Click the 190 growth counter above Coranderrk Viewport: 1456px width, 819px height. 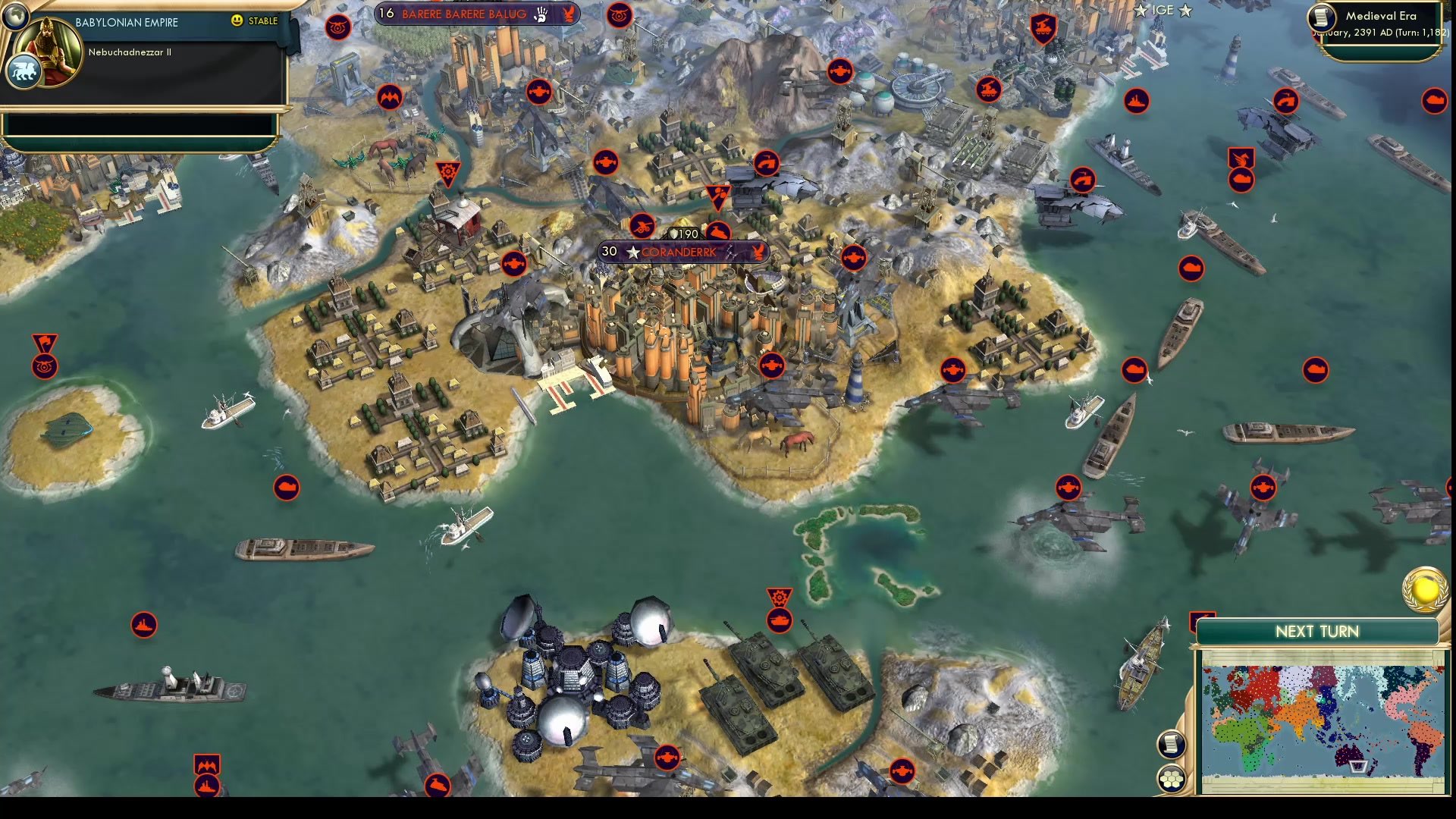(683, 234)
